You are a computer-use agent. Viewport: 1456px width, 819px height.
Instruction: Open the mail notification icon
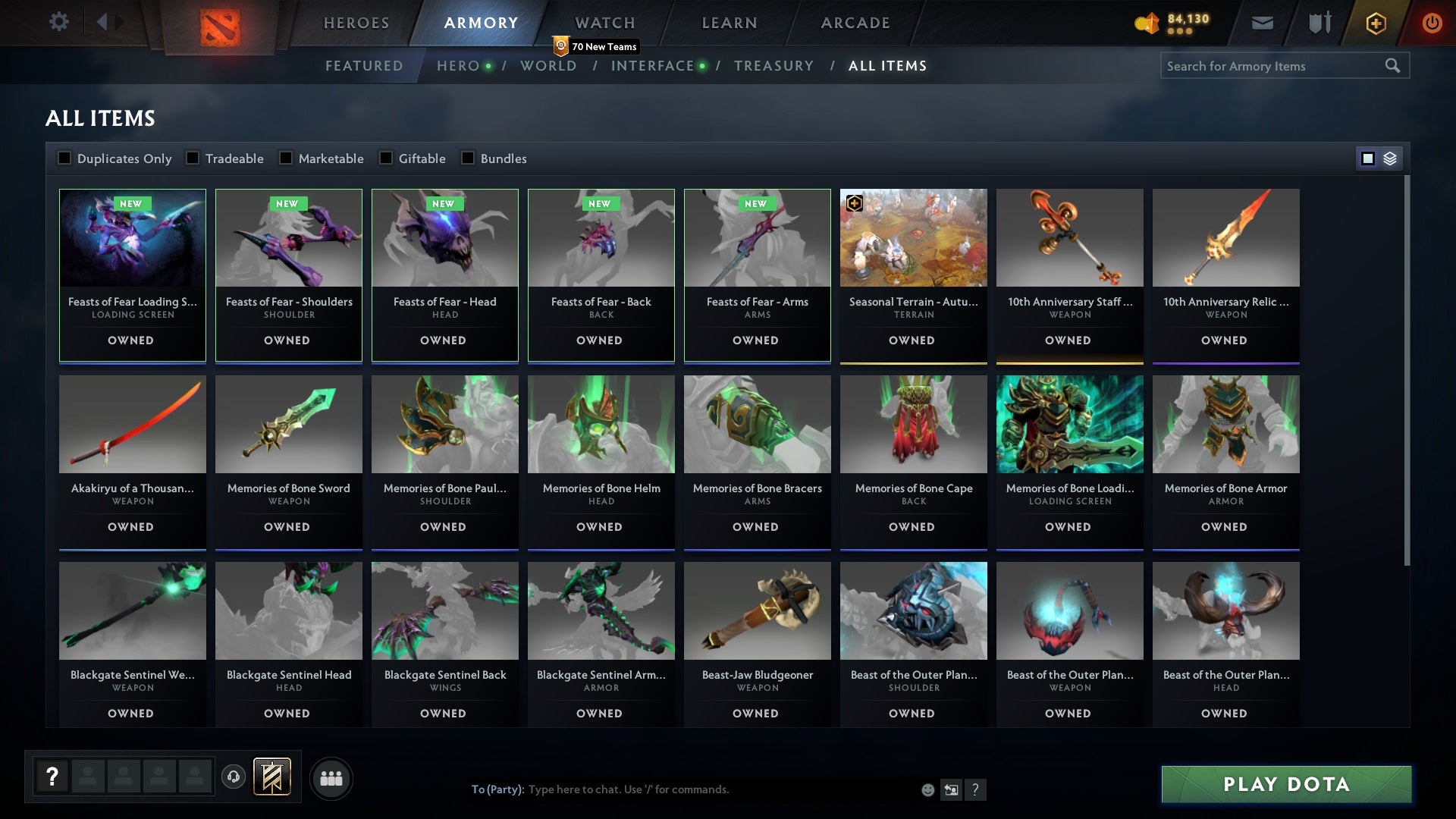tap(1261, 23)
